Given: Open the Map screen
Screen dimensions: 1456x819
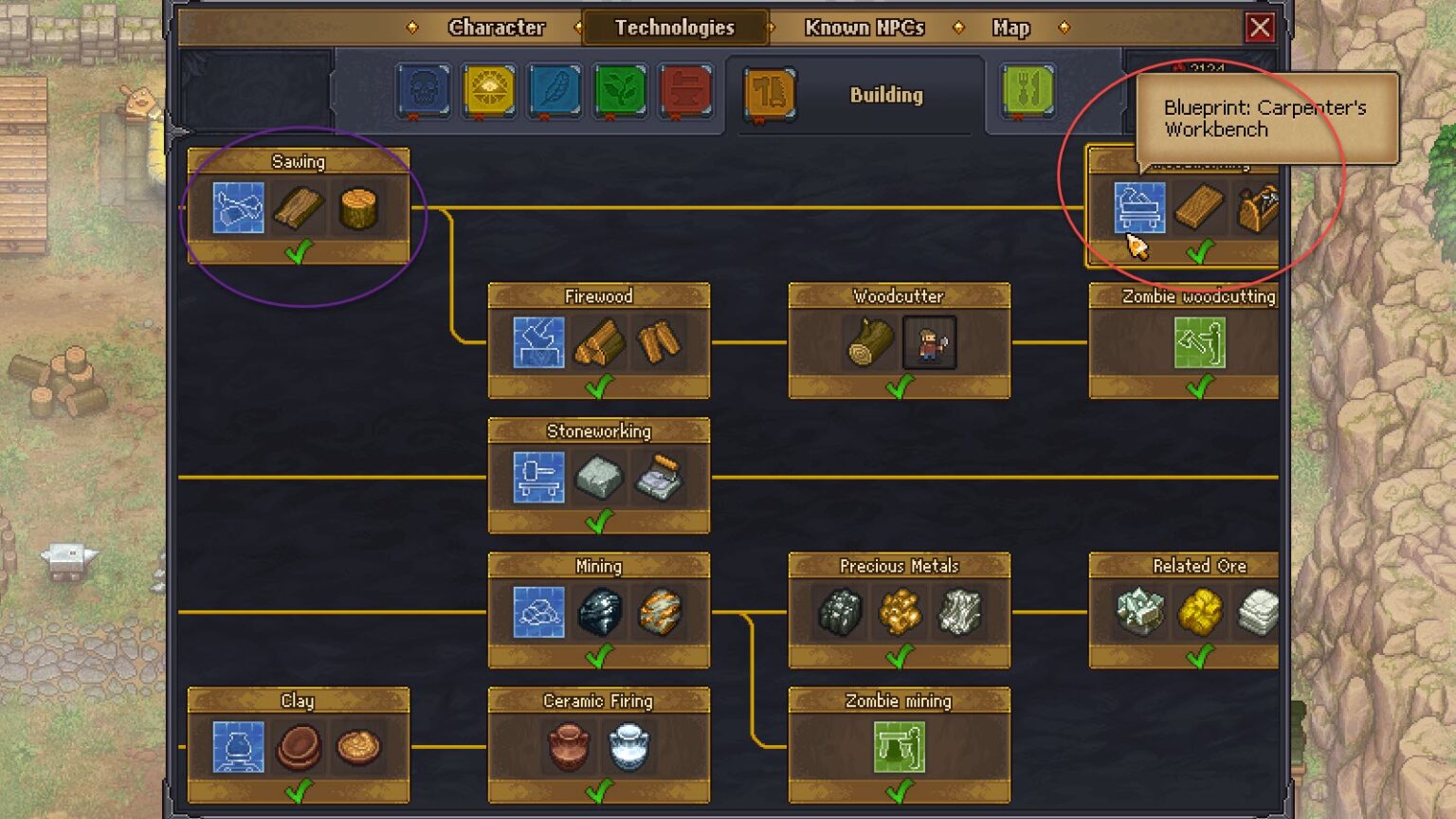Looking at the screenshot, I should [1009, 27].
